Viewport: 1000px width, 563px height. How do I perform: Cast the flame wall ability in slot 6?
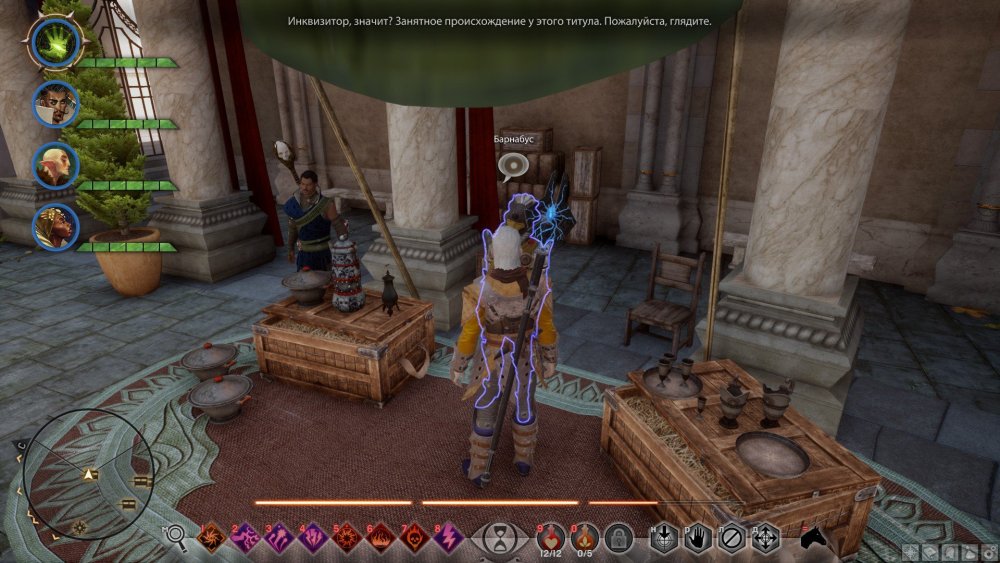click(x=381, y=539)
